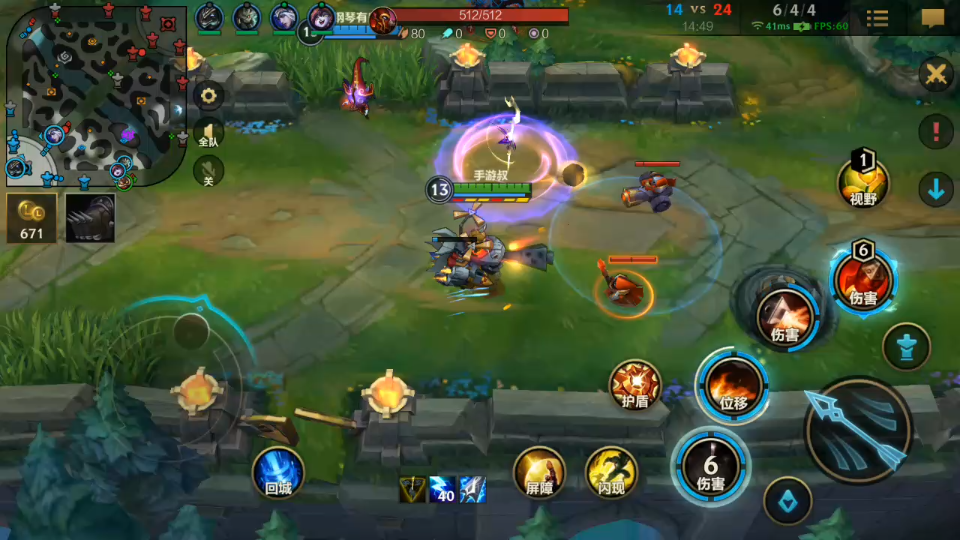
Task: Open the shop via gold coins button
Action: pos(31,218)
